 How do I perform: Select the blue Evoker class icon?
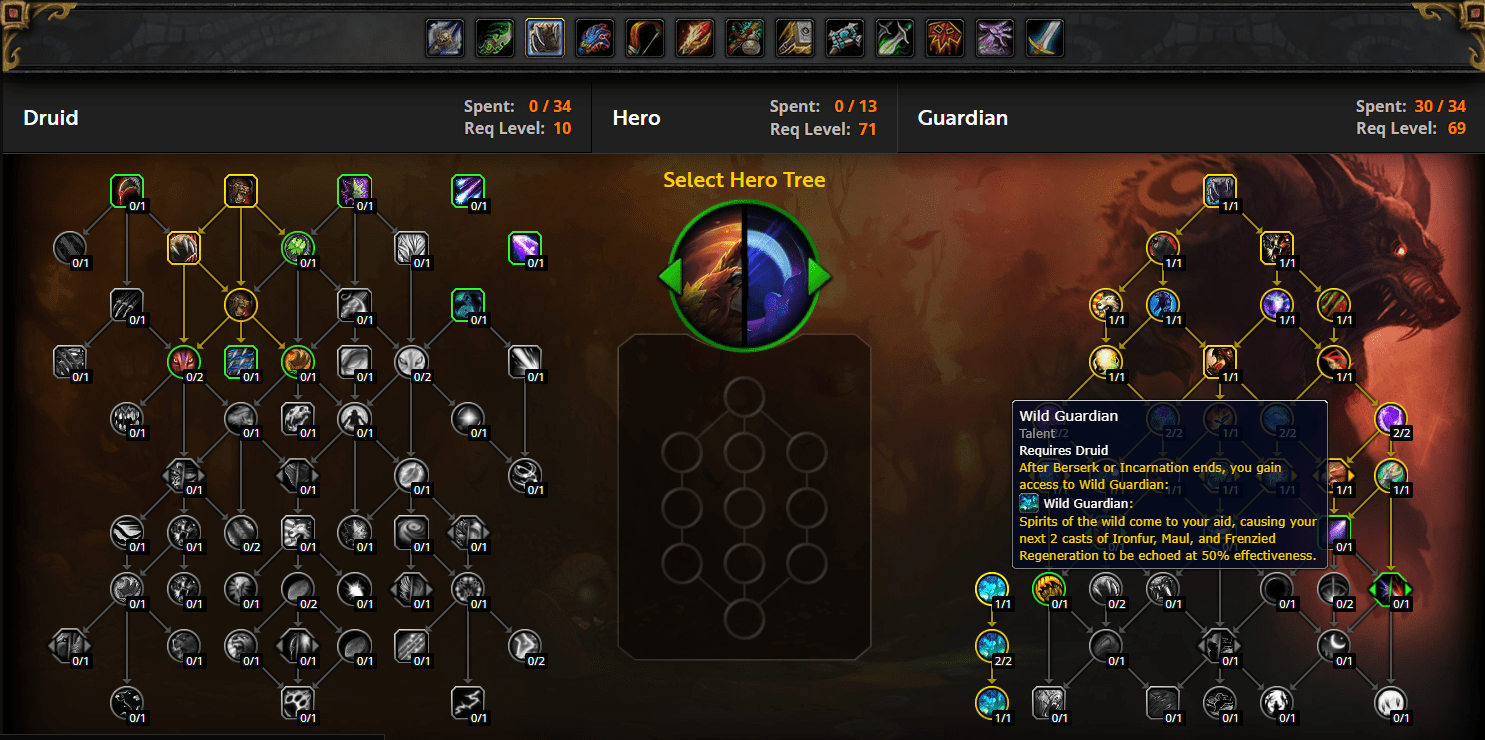[594, 38]
